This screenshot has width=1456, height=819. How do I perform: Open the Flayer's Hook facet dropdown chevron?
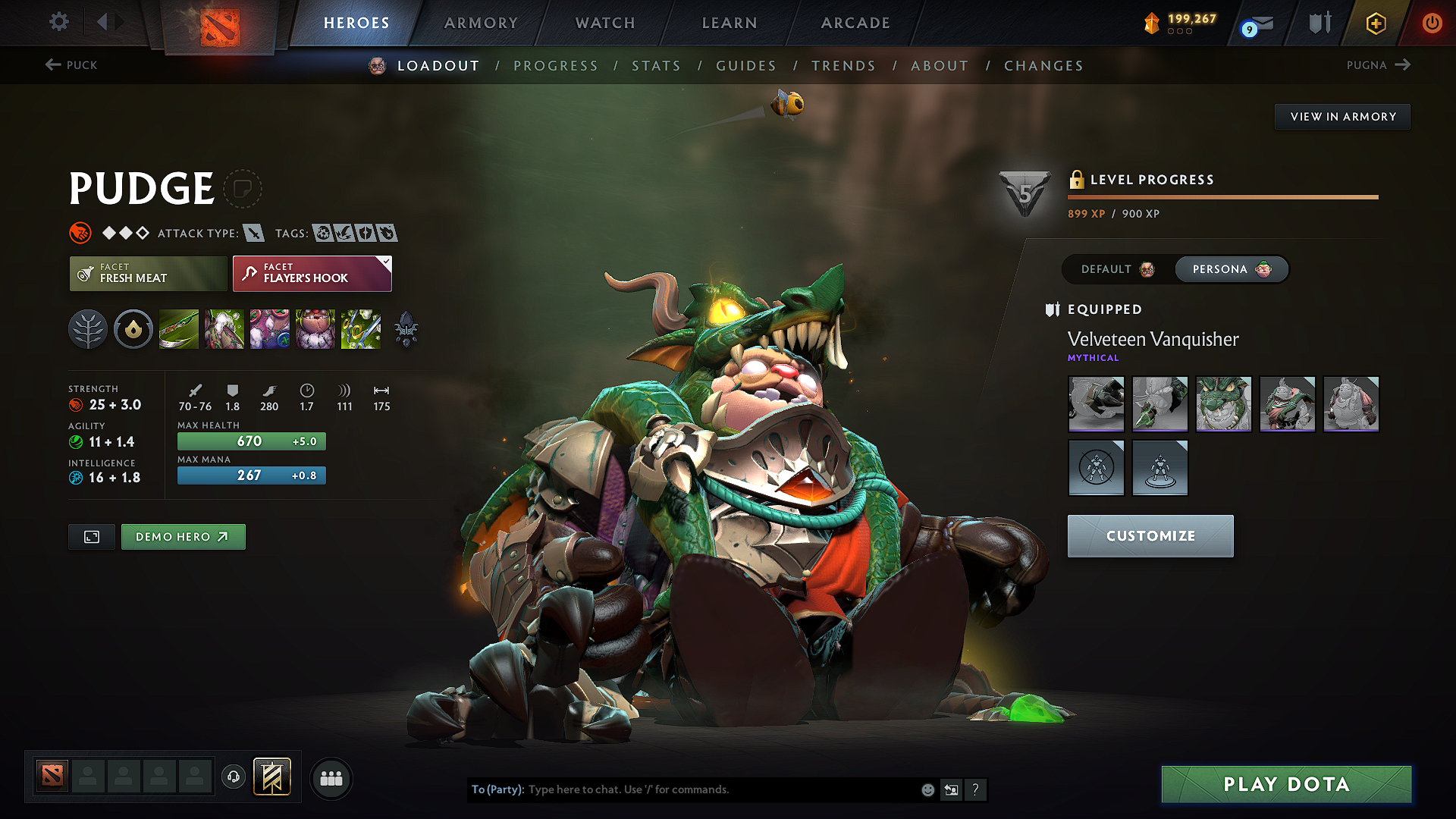tap(385, 260)
